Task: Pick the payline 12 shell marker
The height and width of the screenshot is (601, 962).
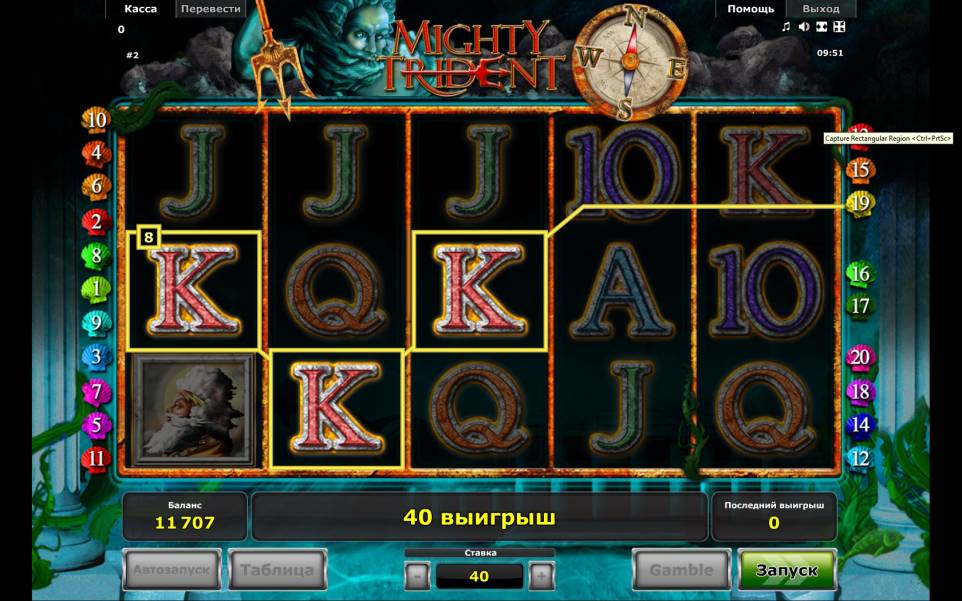Action: point(859,459)
